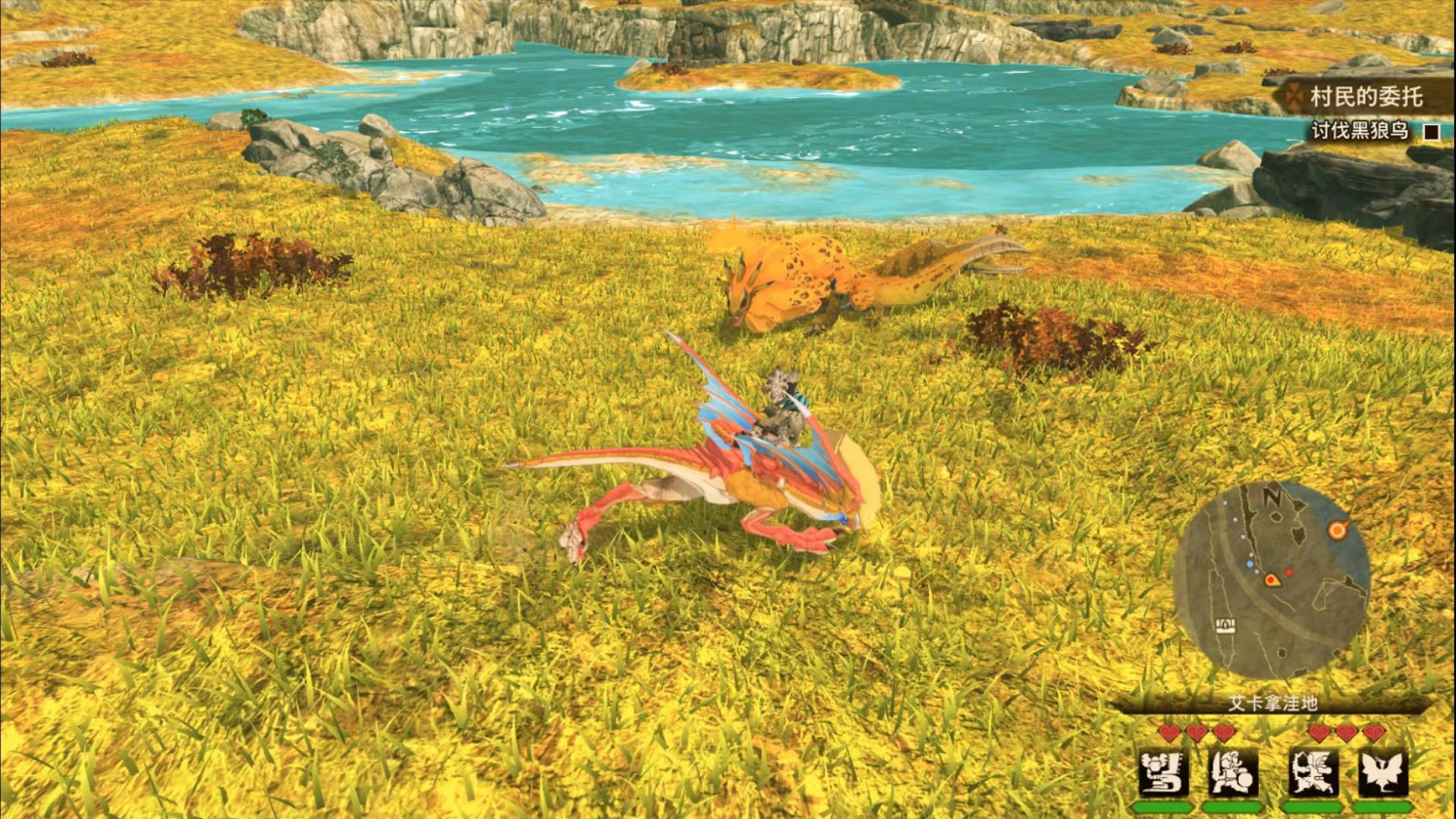The height and width of the screenshot is (819, 1456).
Task: Click a red heart above the hammer portrait
Action: [1170, 731]
